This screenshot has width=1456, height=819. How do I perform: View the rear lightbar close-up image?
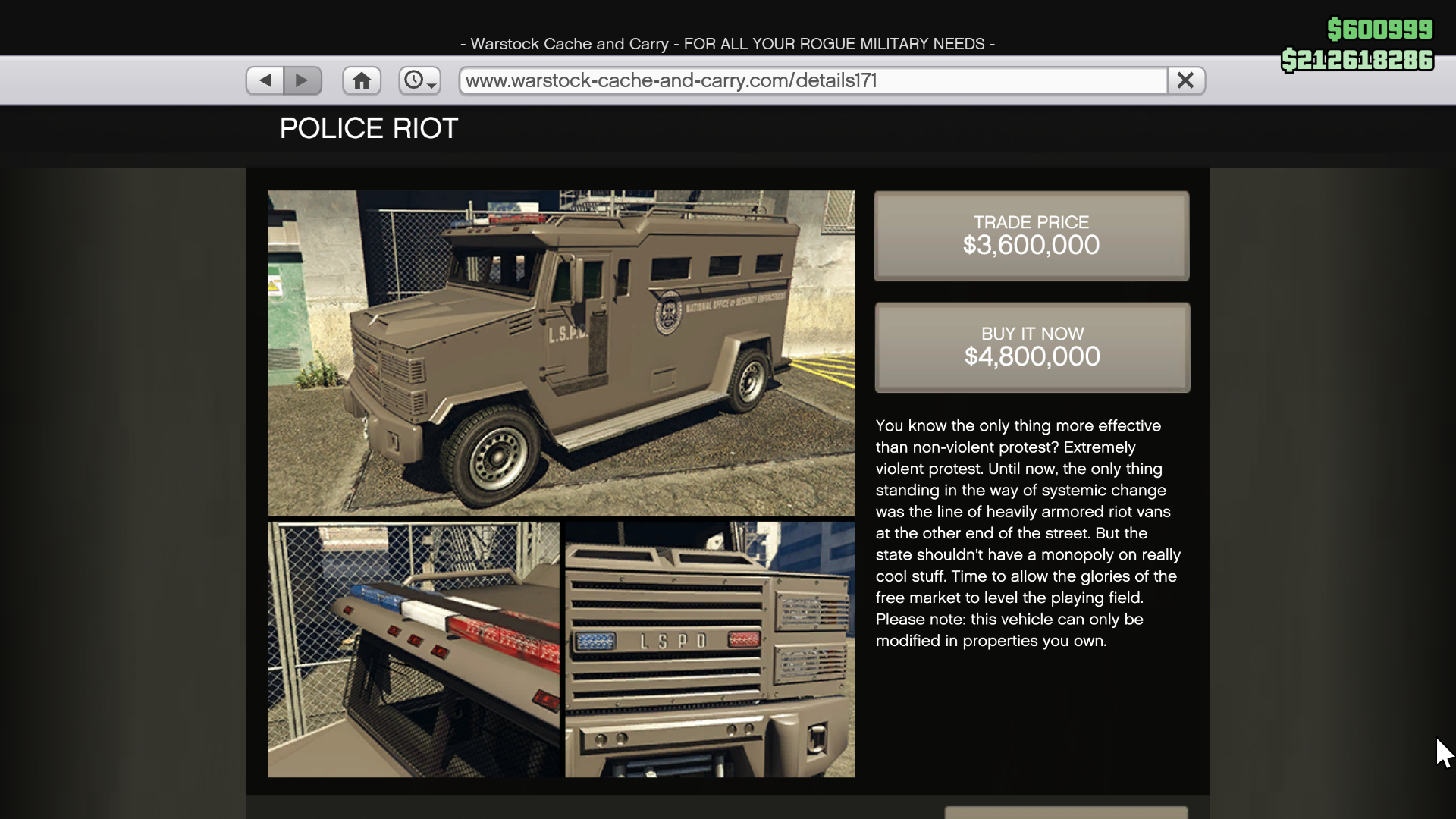pos(412,650)
